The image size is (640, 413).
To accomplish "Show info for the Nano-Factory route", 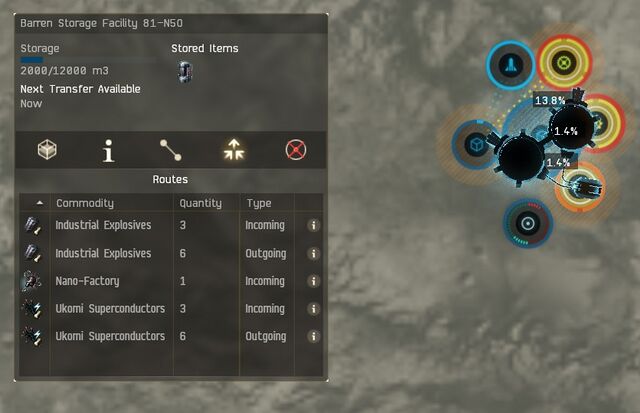I will coord(313,281).
